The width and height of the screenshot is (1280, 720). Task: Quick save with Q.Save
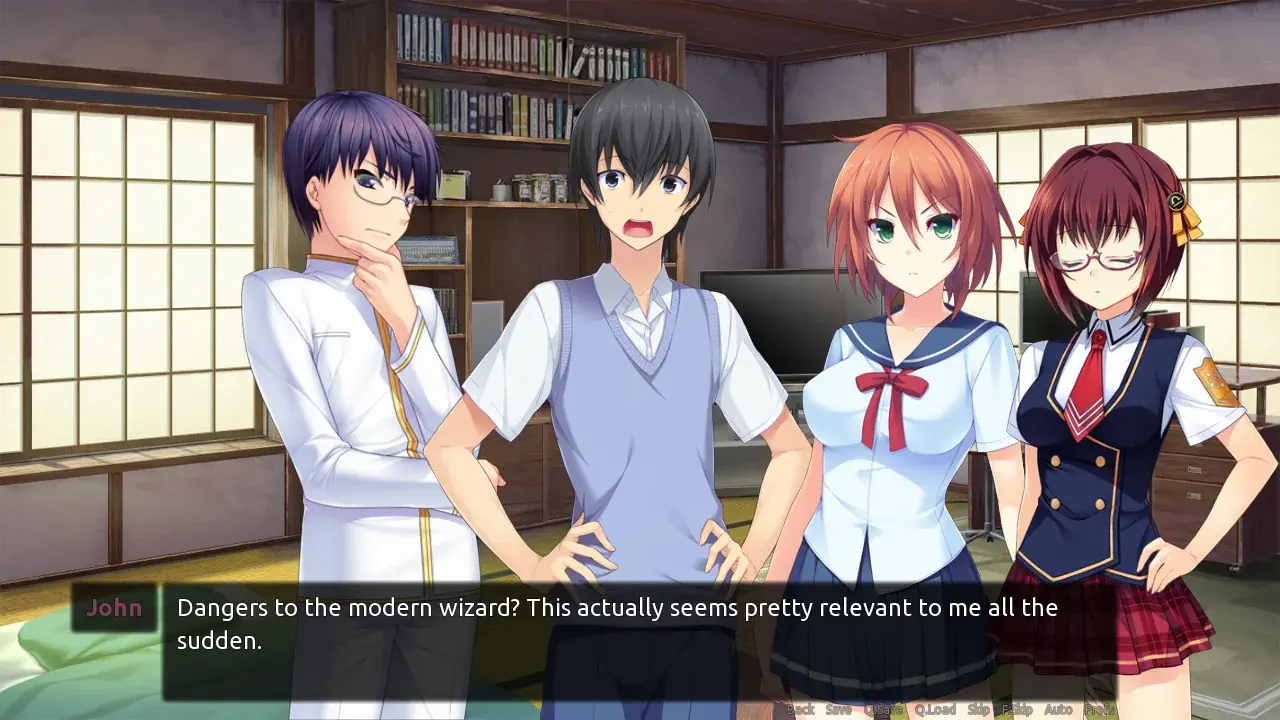click(x=883, y=710)
